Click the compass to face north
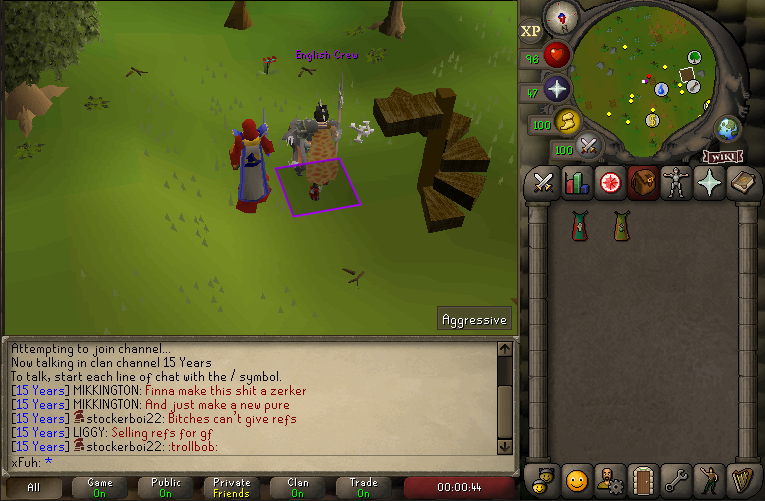The width and height of the screenshot is (765, 501). (x=560, y=17)
